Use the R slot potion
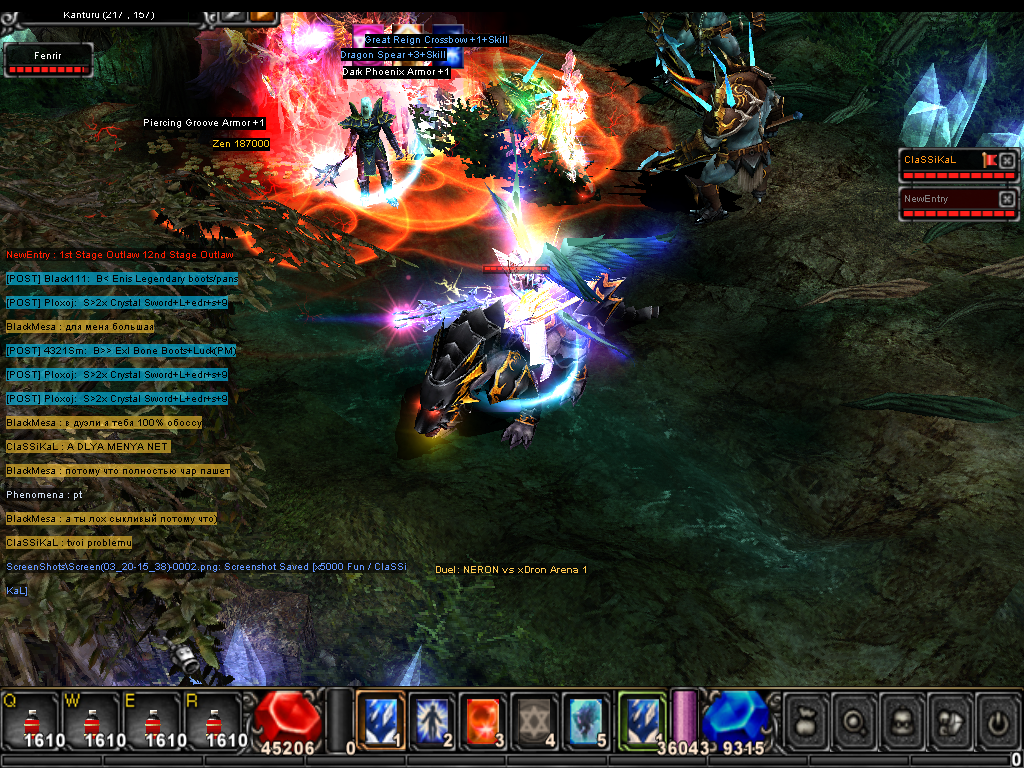Image resolution: width=1024 pixels, height=768 pixels. tap(215, 720)
